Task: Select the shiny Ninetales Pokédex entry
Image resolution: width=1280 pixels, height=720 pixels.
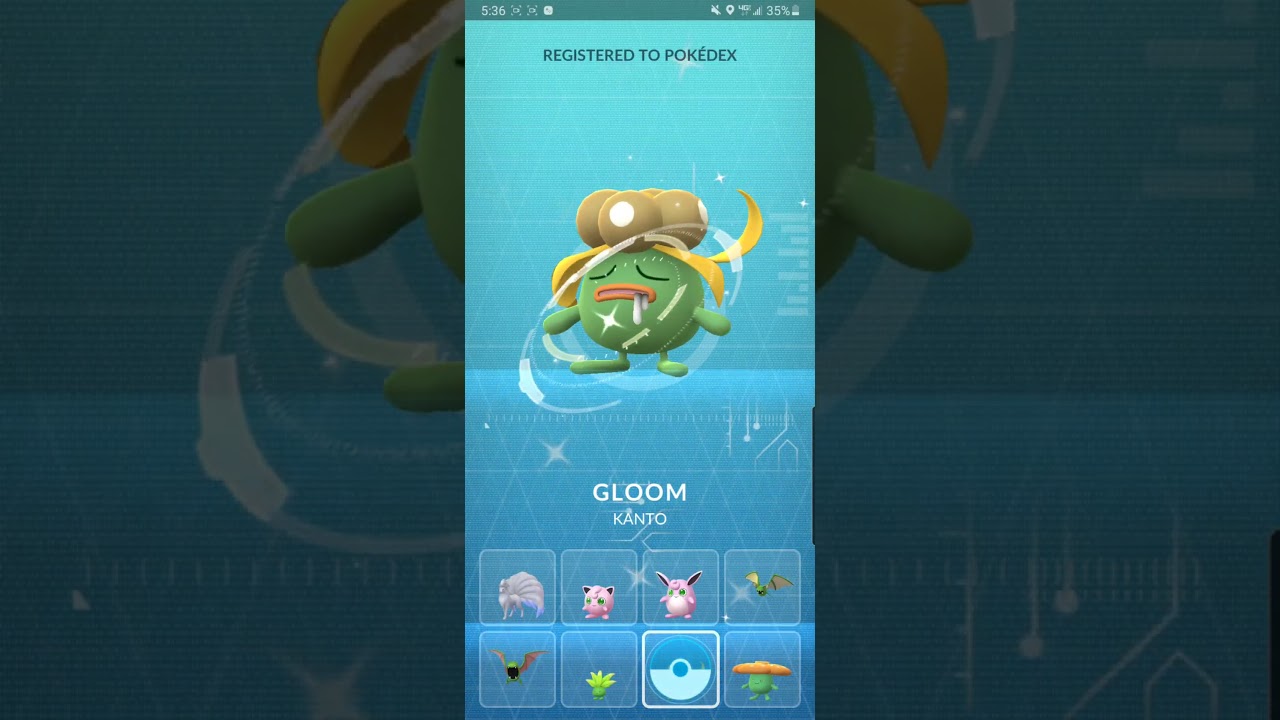Action: tap(517, 587)
